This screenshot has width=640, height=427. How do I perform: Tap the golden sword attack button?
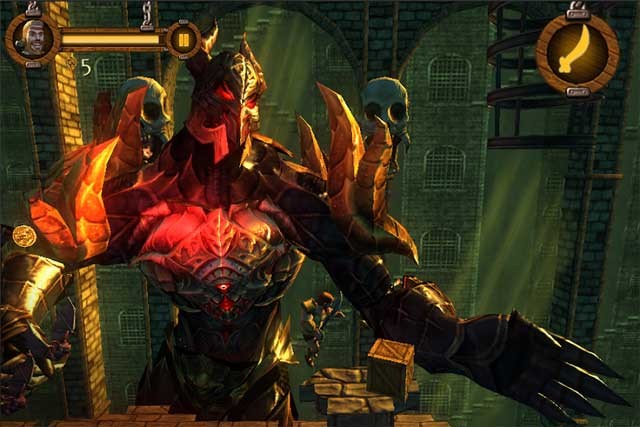(576, 52)
